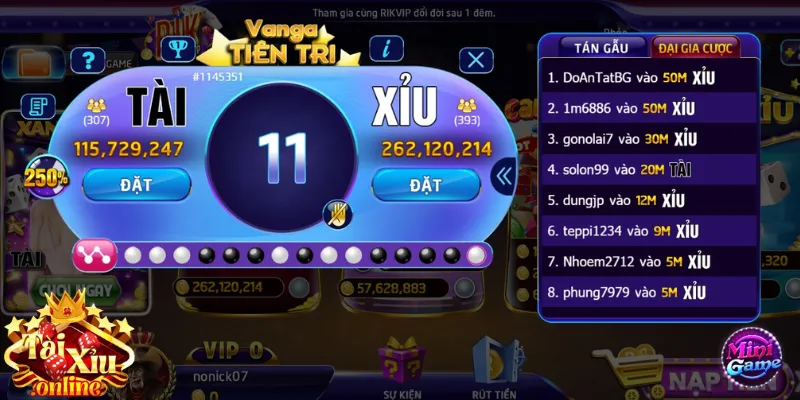Click the 250% bonus chip badge

tap(46, 178)
